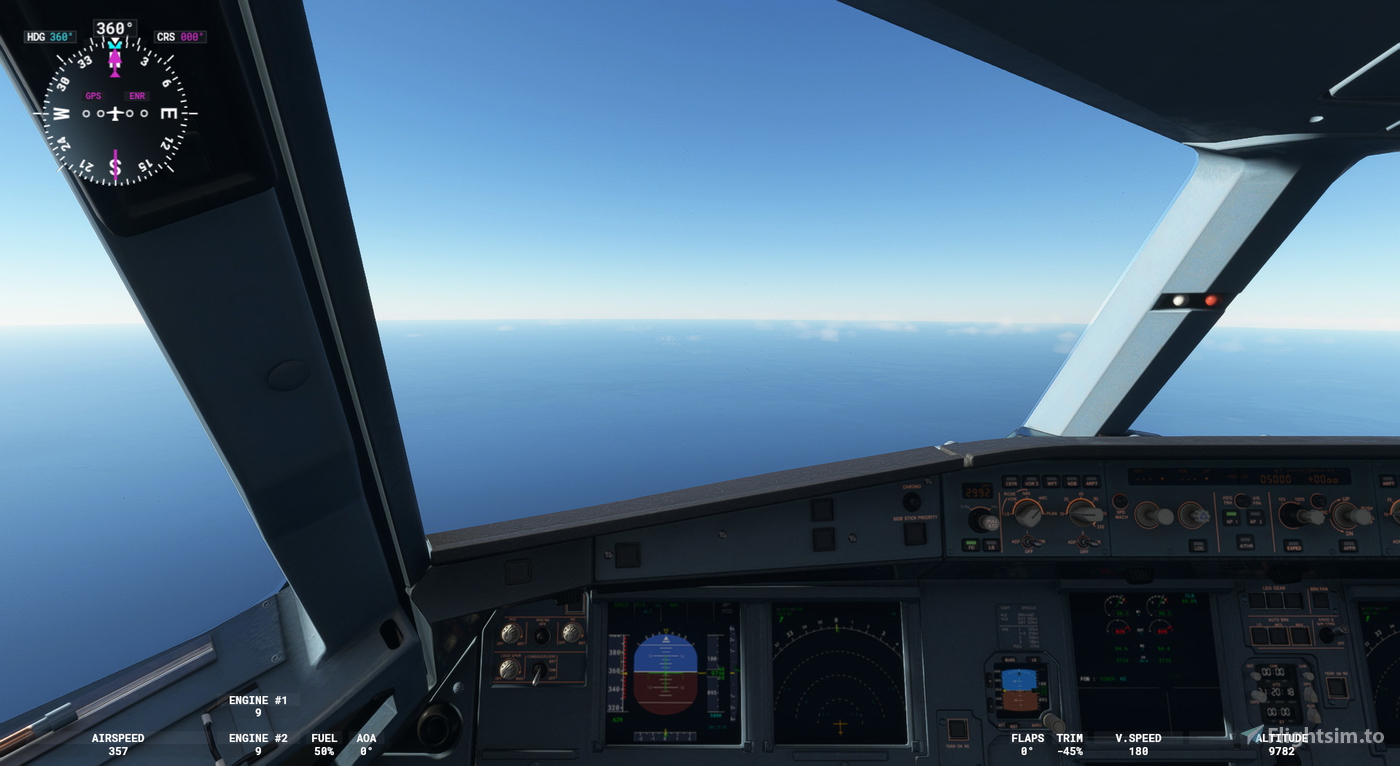1400x766 pixels.
Task: Adjust the PFD brightness knob
Action: pos(511,634)
